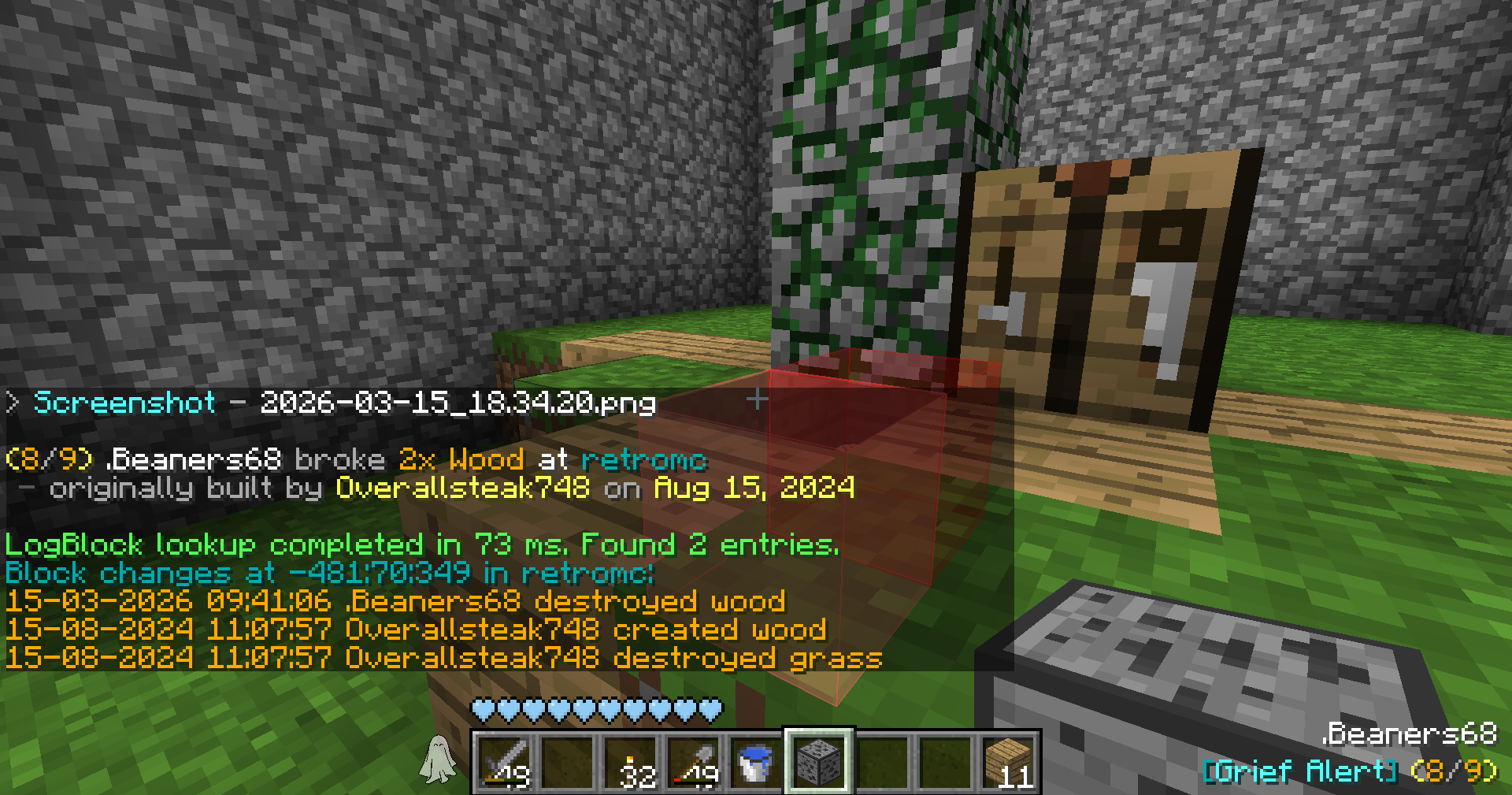1512x795 pixels.
Task: Select the highlighted dark gray block slot
Action: tap(819, 762)
